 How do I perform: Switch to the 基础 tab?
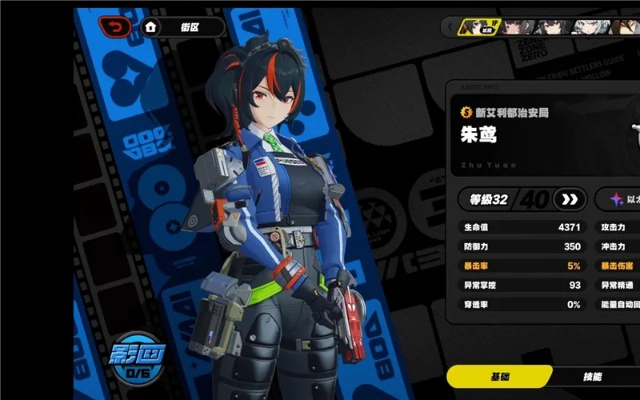[498, 377]
